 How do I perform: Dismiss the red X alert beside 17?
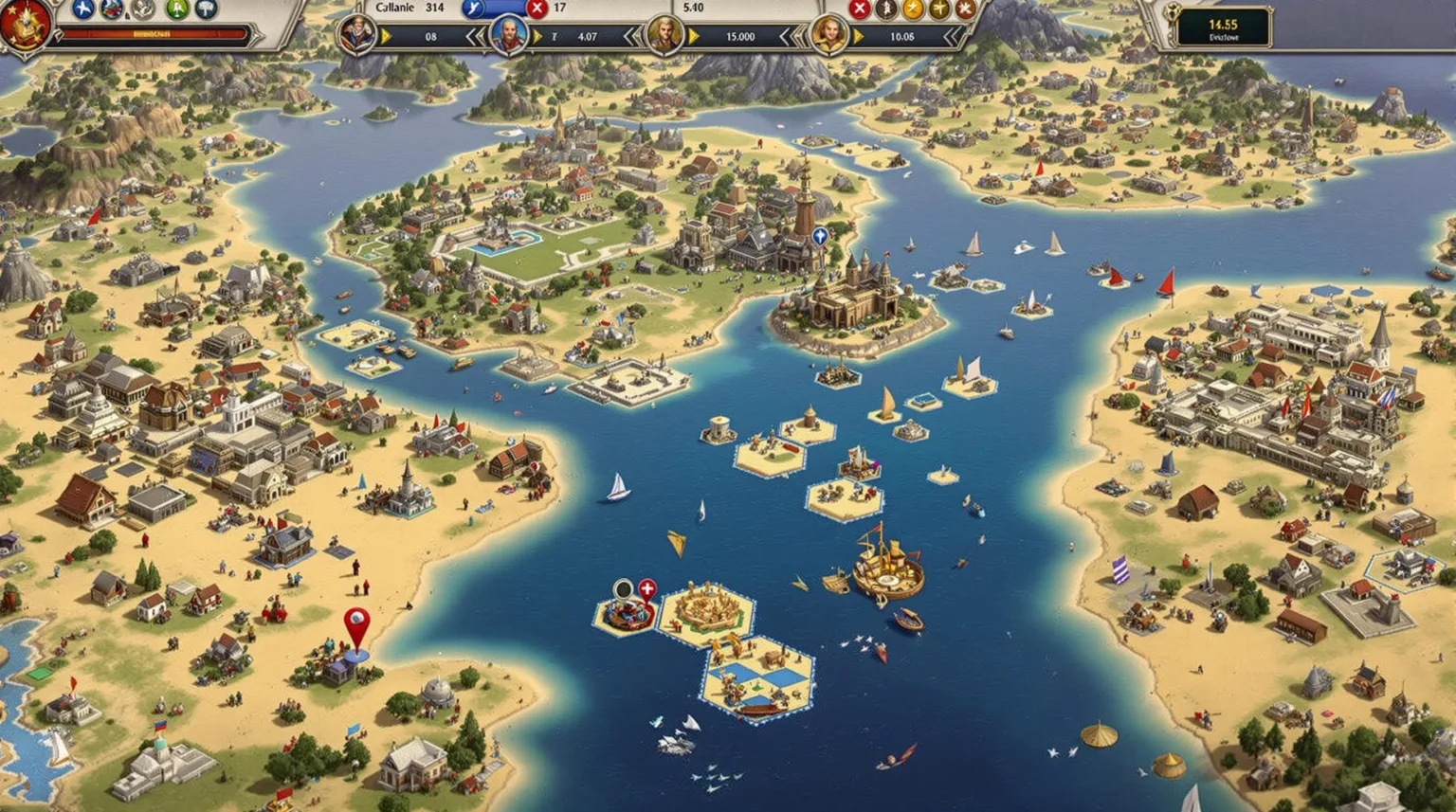tap(537, 8)
